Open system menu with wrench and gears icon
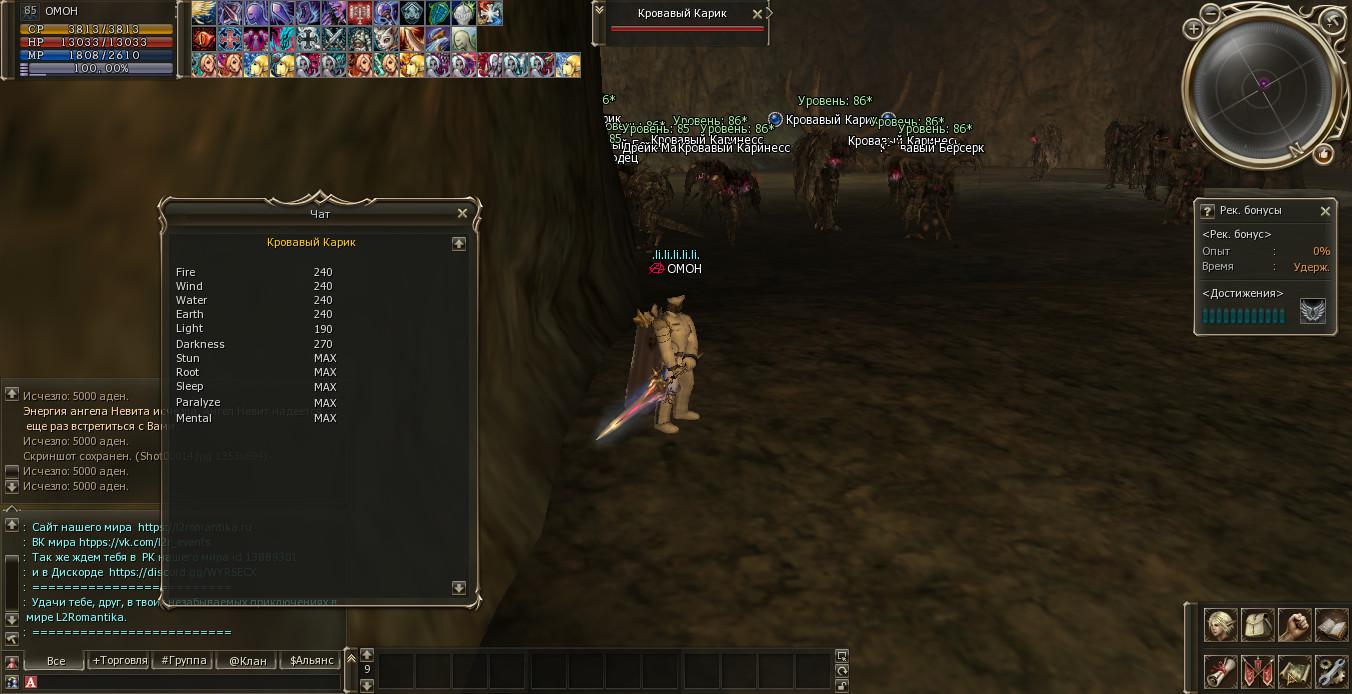This screenshot has width=1352, height=694. point(1331,670)
